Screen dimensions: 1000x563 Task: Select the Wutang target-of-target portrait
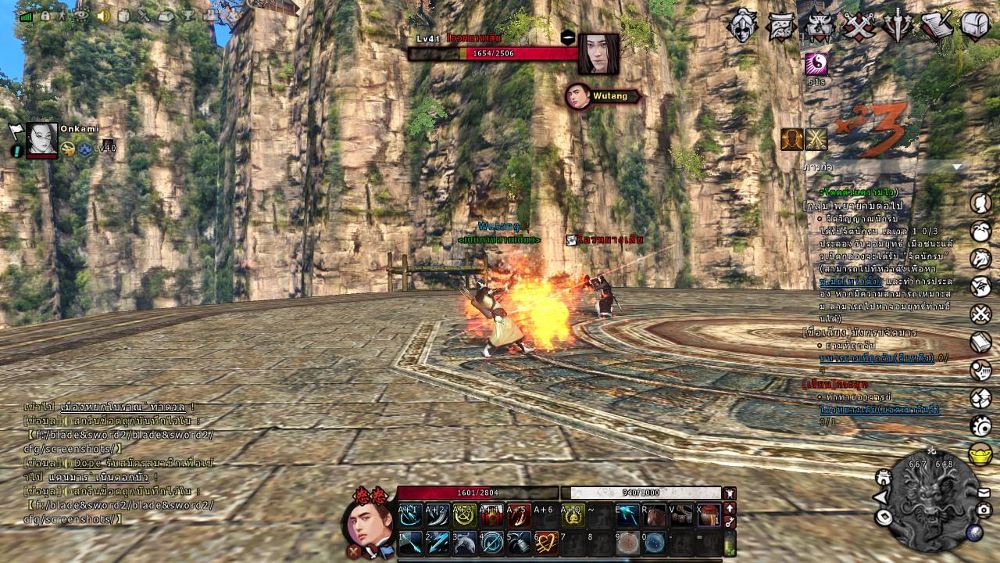[577, 96]
